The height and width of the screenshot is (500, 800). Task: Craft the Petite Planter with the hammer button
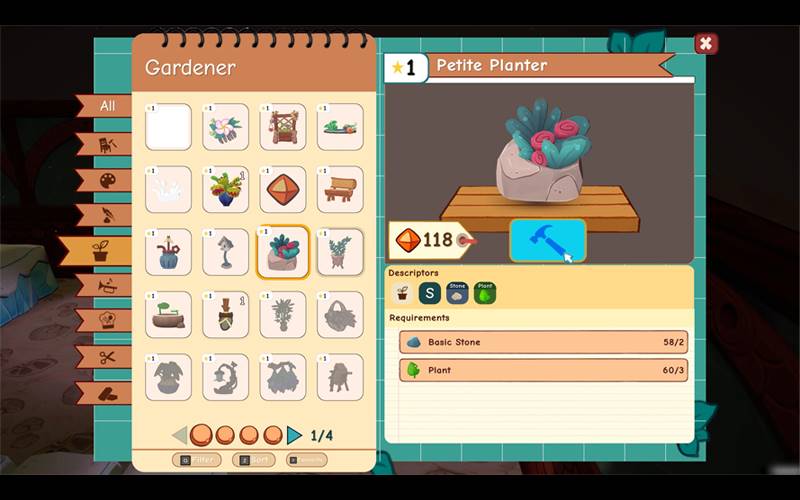click(x=547, y=241)
